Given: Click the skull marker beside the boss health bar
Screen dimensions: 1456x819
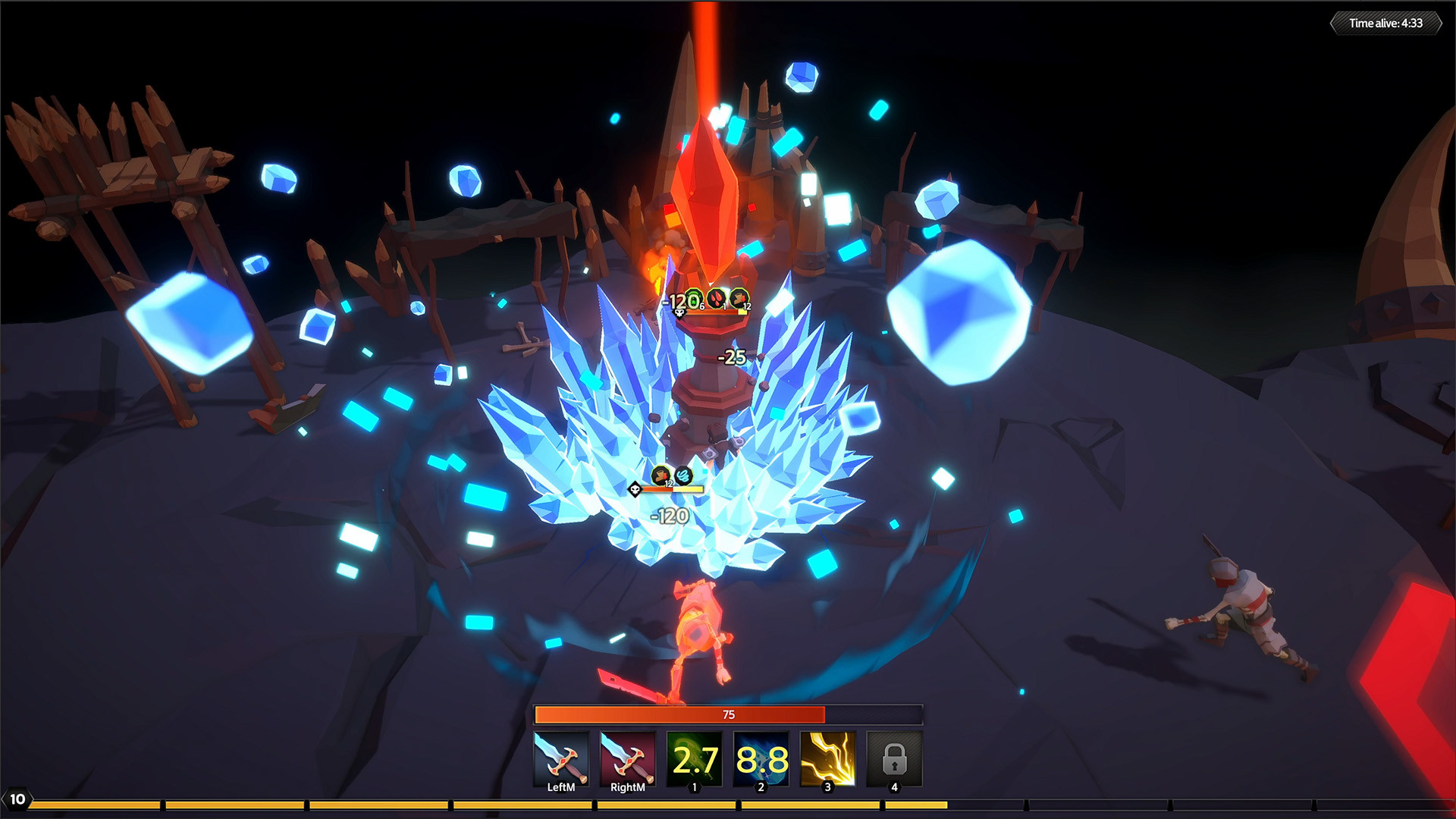Looking at the screenshot, I should pyautogui.click(x=679, y=314).
